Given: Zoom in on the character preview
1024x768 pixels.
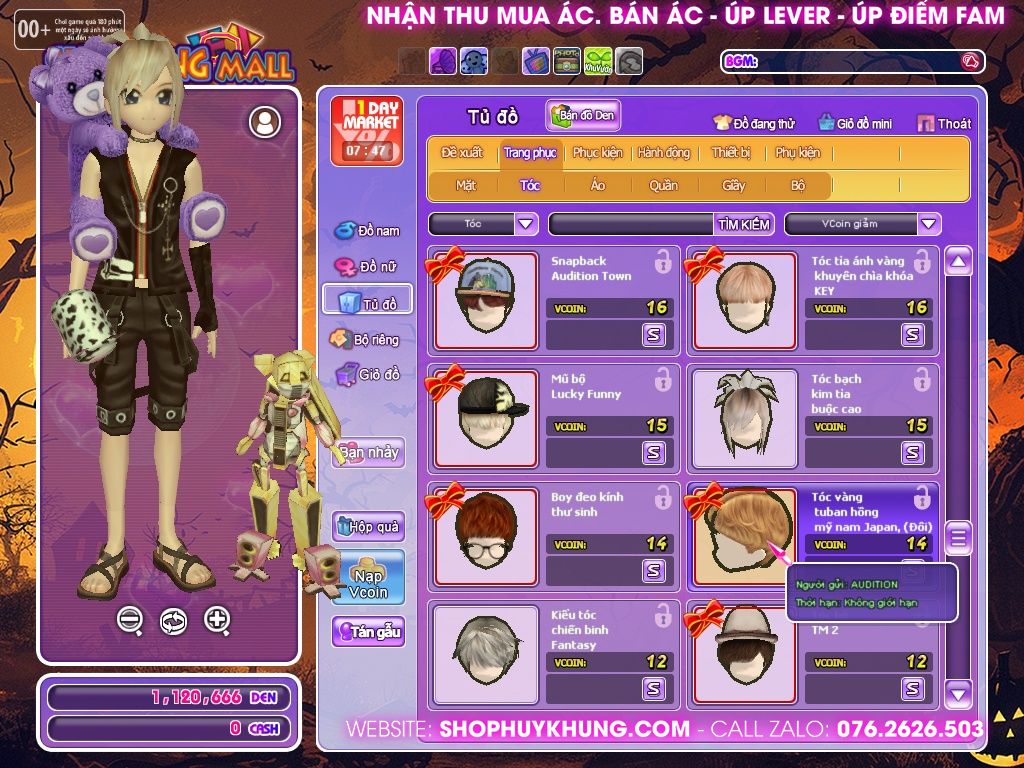Looking at the screenshot, I should coord(217,620).
